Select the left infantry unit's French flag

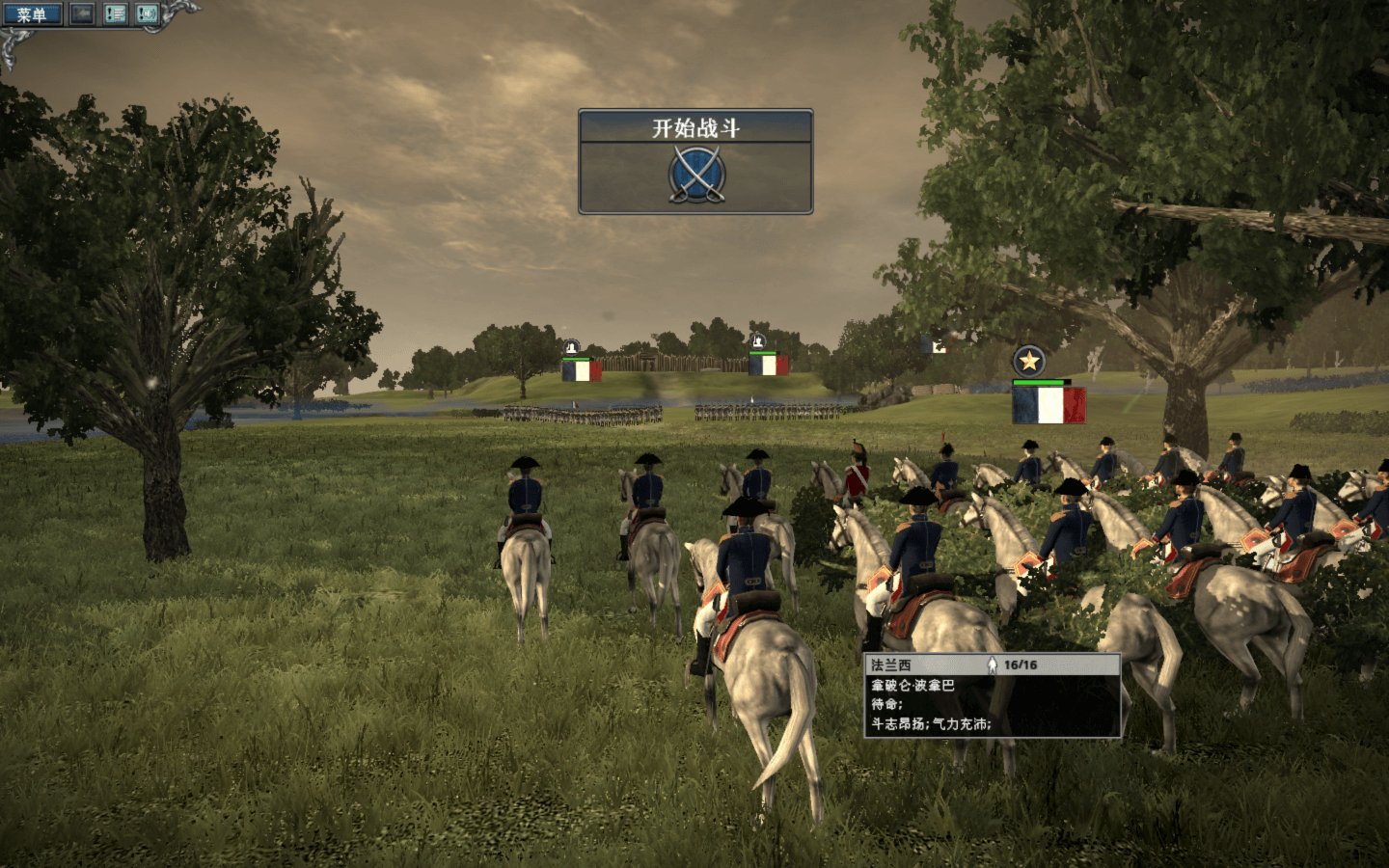[x=581, y=370]
